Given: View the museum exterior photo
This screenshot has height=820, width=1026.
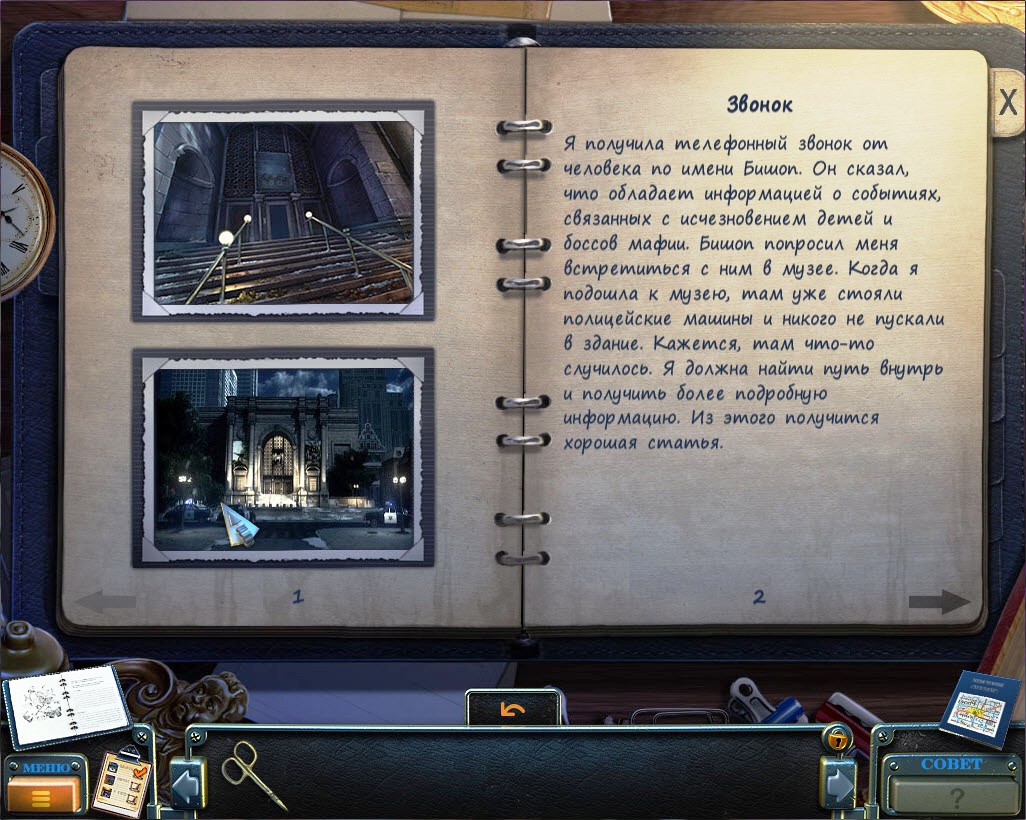Looking at the screenshot, I should click(x=283, y=457).
